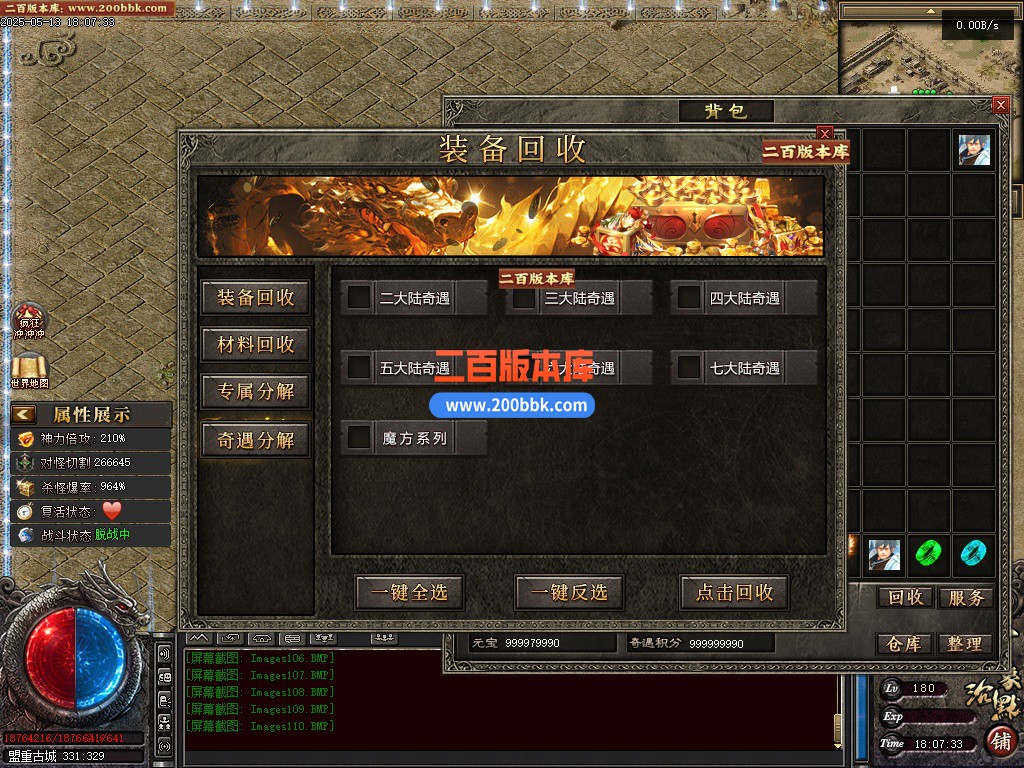Check the 五大陆奇遇 option
Image resolution: width=1024 pixels, height=768 pixels.
[359, 367]
